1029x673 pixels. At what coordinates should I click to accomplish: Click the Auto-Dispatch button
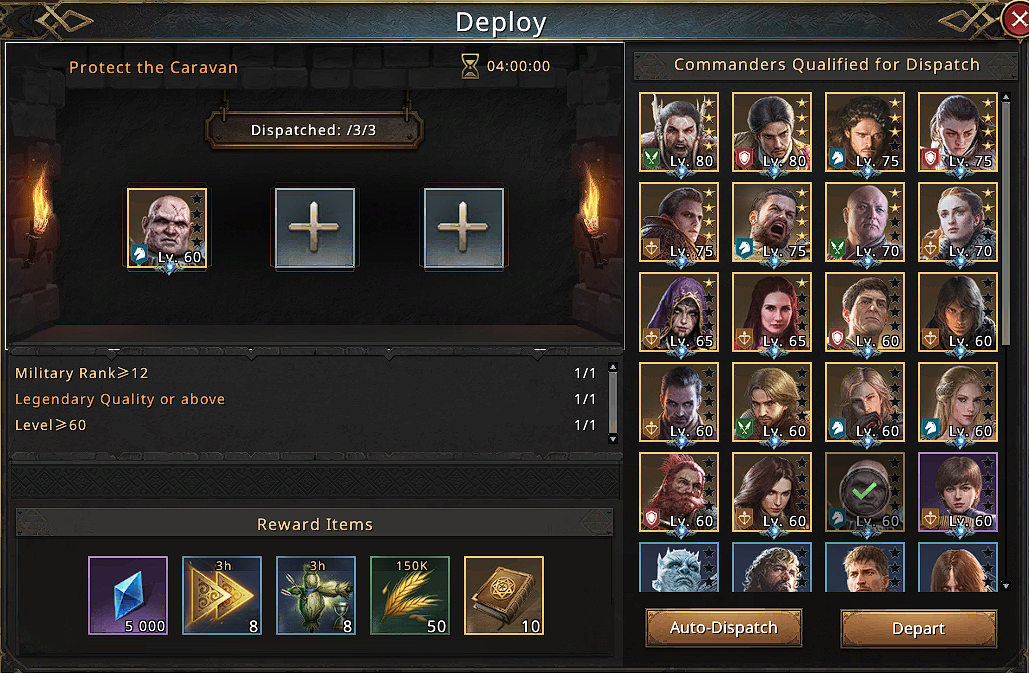pos(723,628)
